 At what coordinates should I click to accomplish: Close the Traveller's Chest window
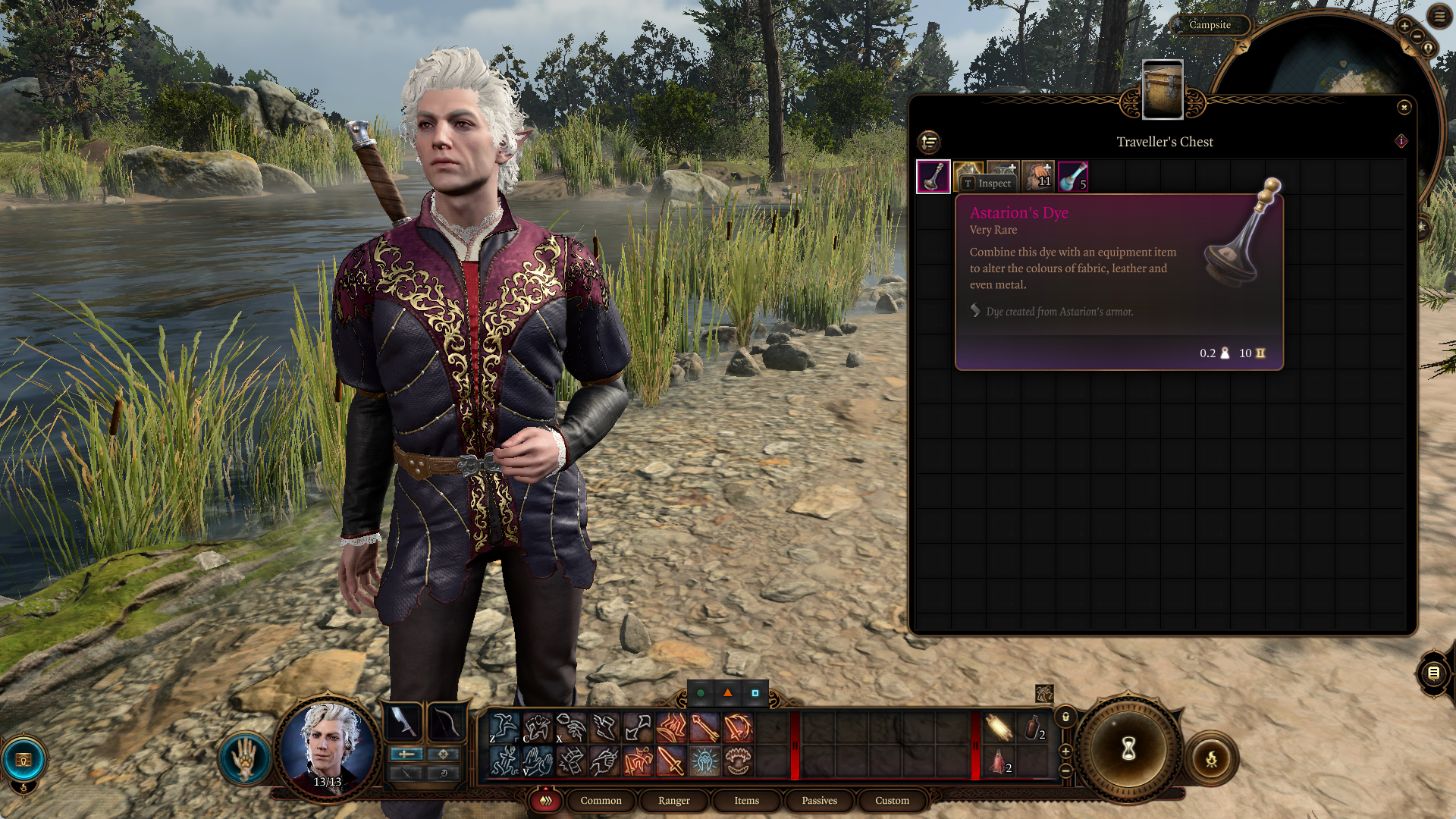coord(1404,108)
